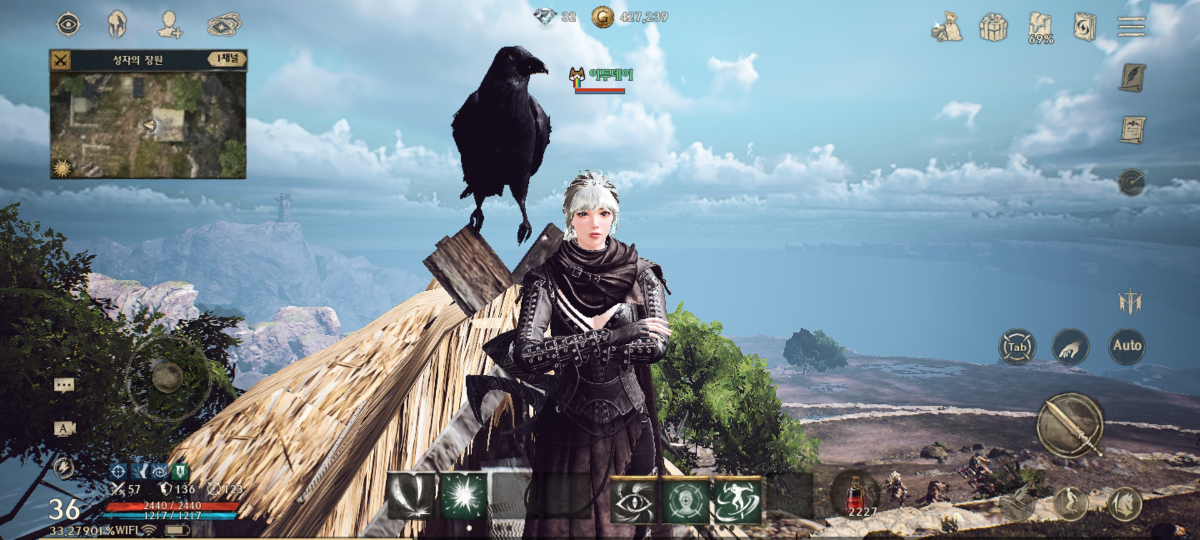This screenshot has height=540, width=1200.
Task: Open the helmet character equipment icon
Action: coord(118,24)
